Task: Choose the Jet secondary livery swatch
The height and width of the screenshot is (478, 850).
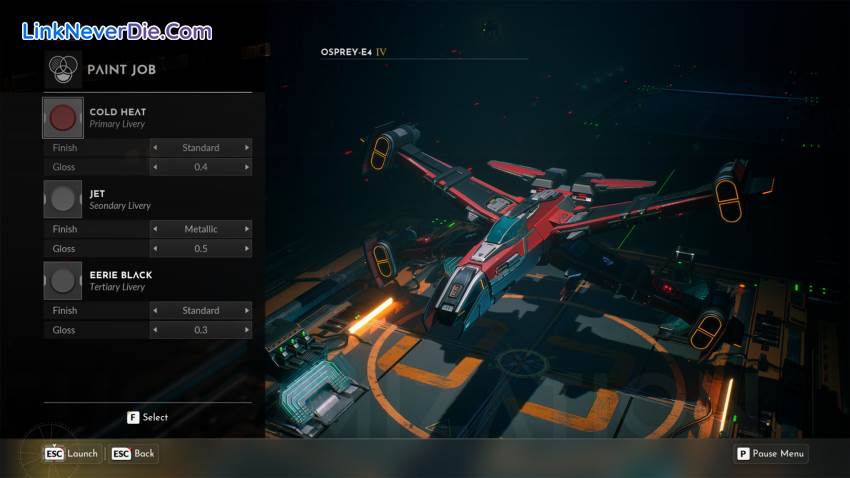Action: 63,199
